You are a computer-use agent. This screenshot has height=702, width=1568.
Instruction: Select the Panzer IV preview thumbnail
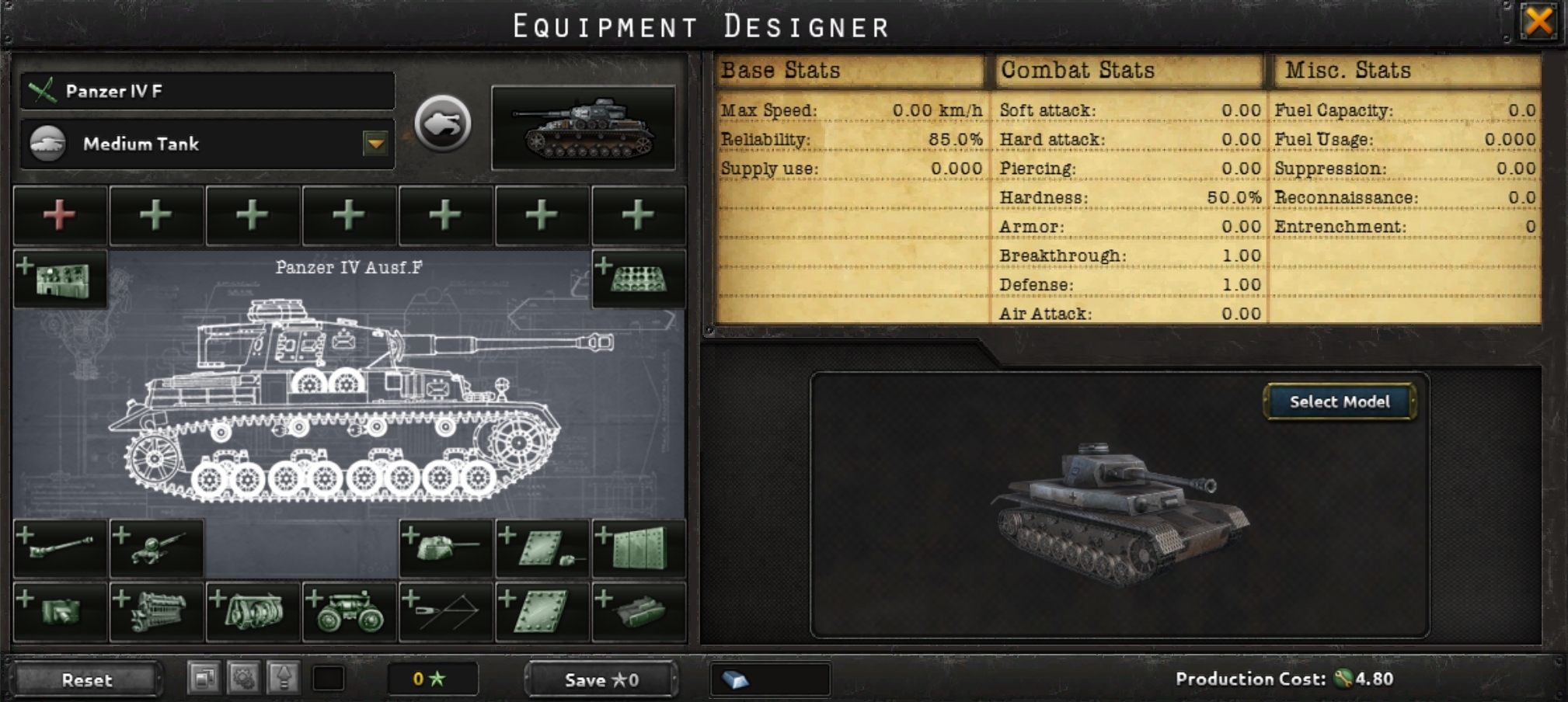pyautogui.click(x=584, y=128)
